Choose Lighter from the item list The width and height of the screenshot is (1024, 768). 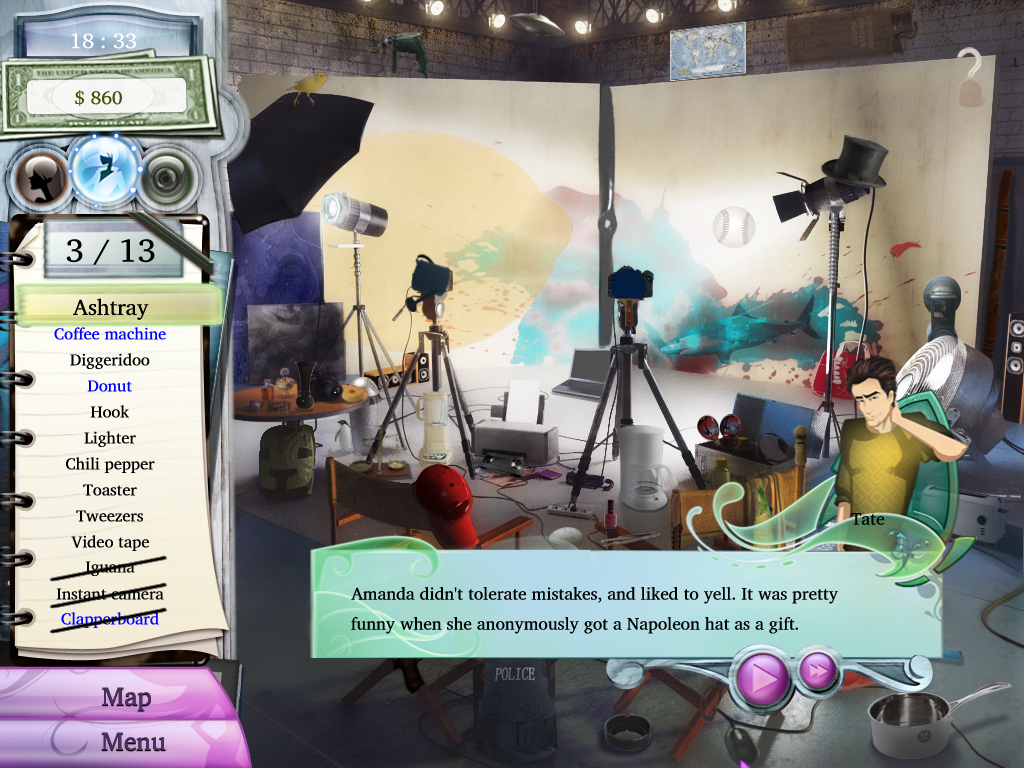[x=110, y=438]
